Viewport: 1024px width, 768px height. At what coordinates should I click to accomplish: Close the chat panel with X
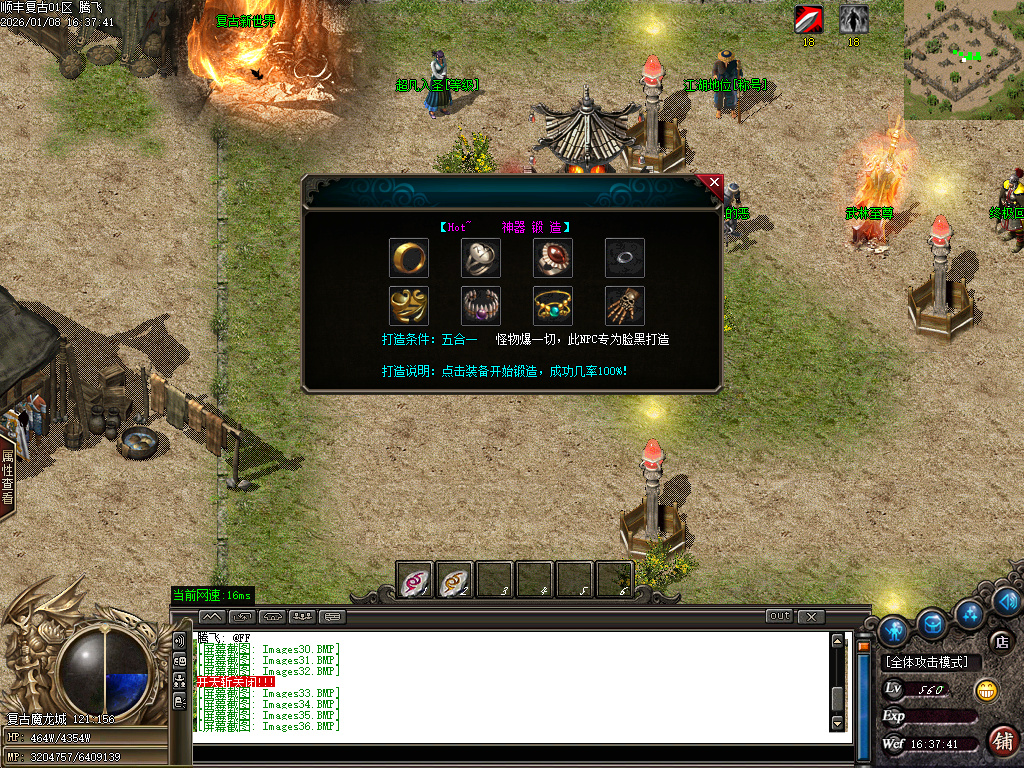click(811, 616)
